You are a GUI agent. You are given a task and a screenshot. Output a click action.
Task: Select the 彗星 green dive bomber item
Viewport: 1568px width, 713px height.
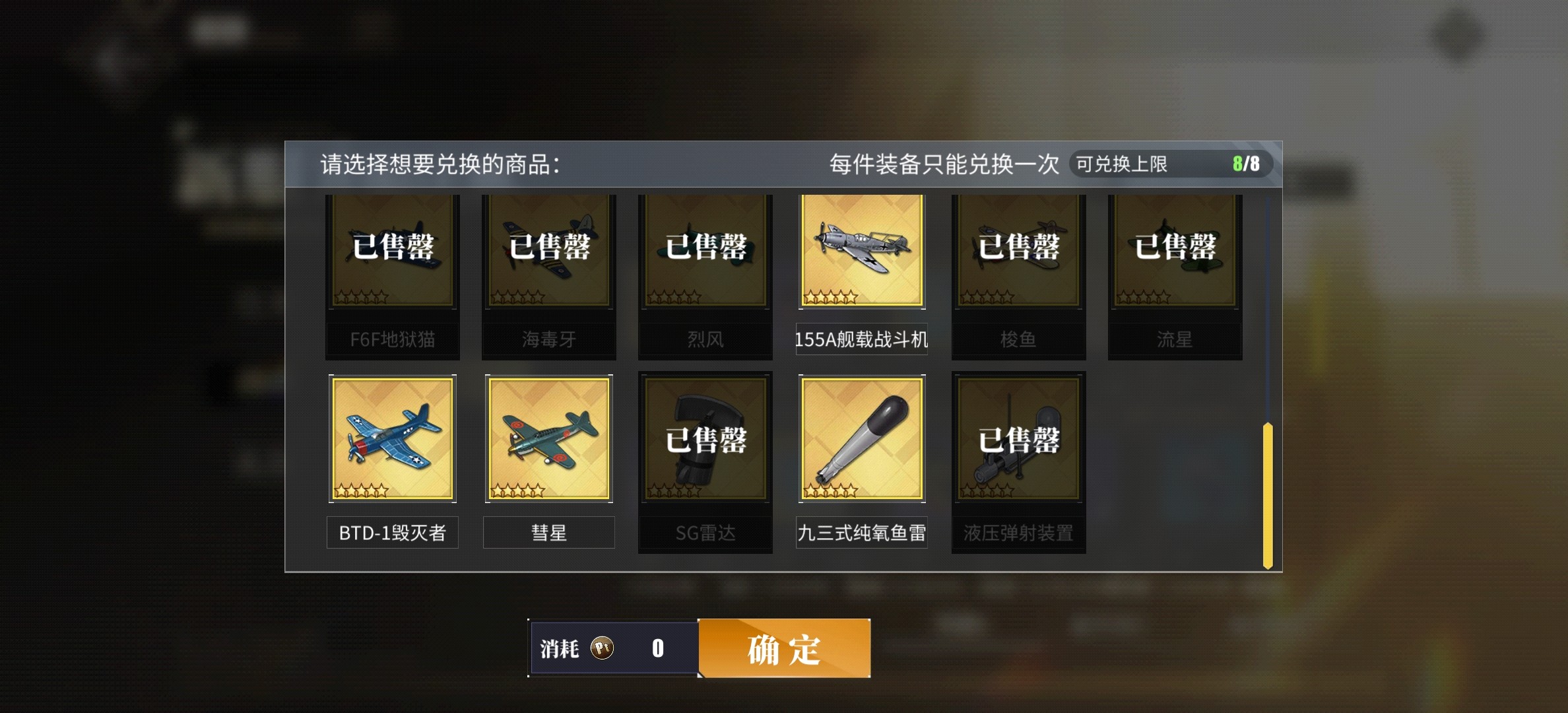[x=548, y=439]
